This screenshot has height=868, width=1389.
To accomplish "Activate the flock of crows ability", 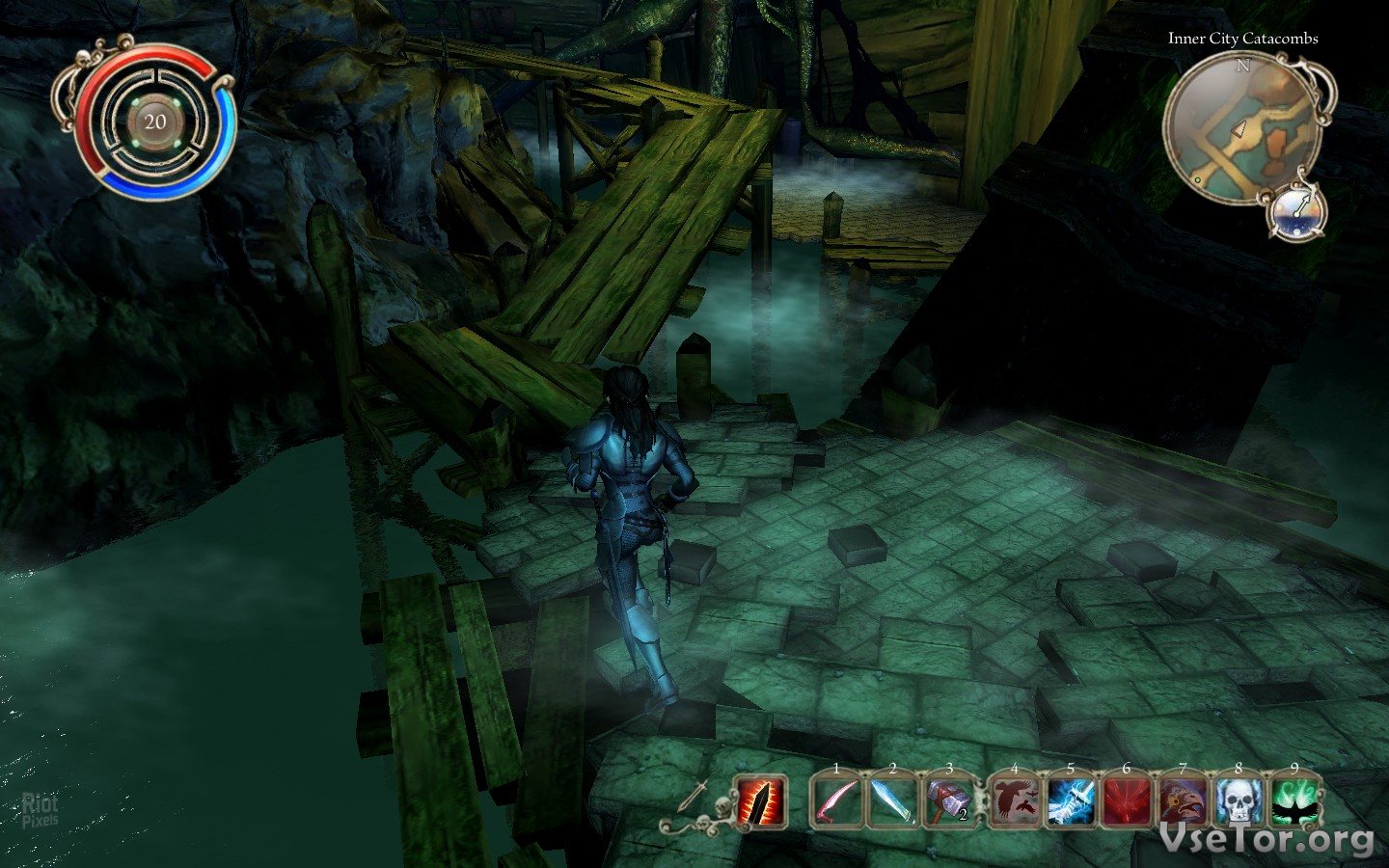I will click(x=1013, y=803).
